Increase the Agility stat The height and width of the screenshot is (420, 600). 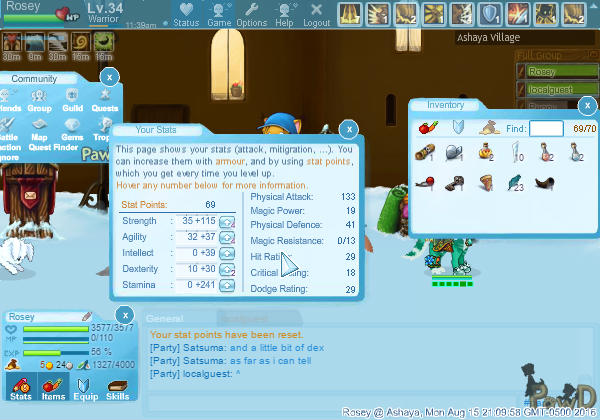coord(226,237)
